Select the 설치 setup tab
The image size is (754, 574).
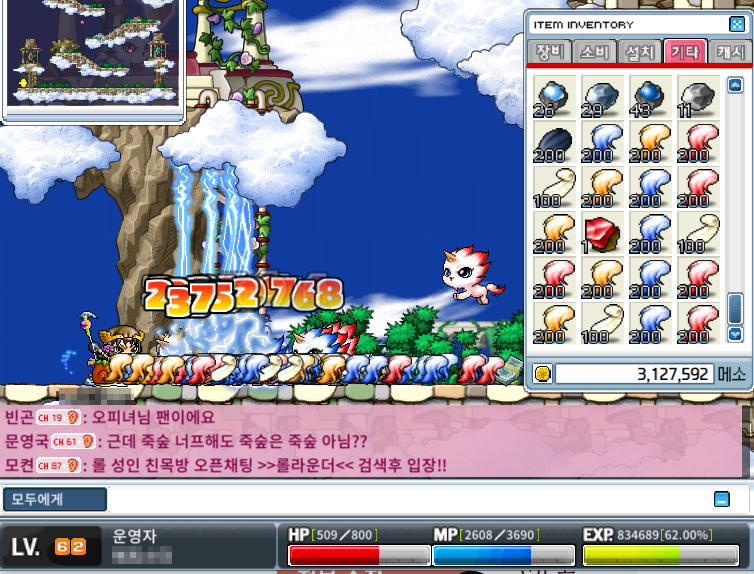click(638, 52)
